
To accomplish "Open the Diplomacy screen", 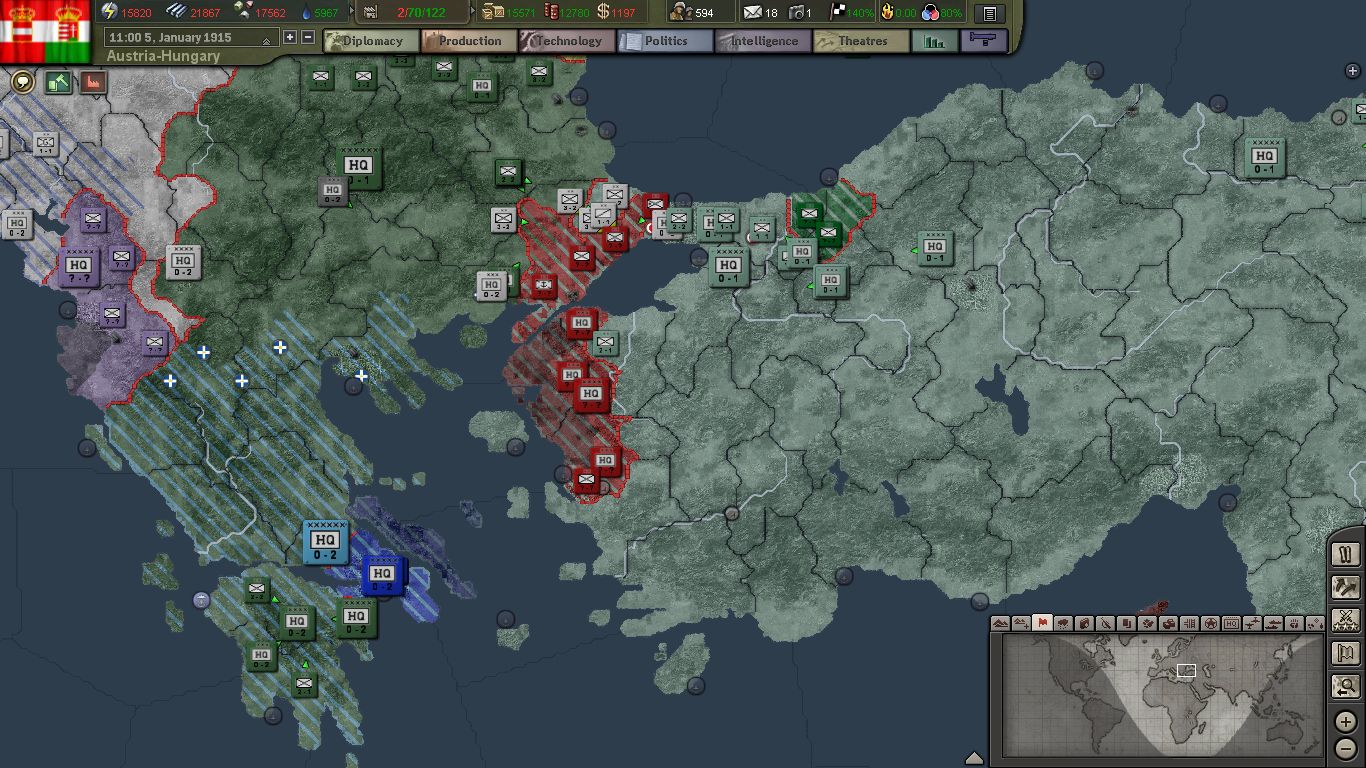I will pyautogui.click(x=370, y=41).
